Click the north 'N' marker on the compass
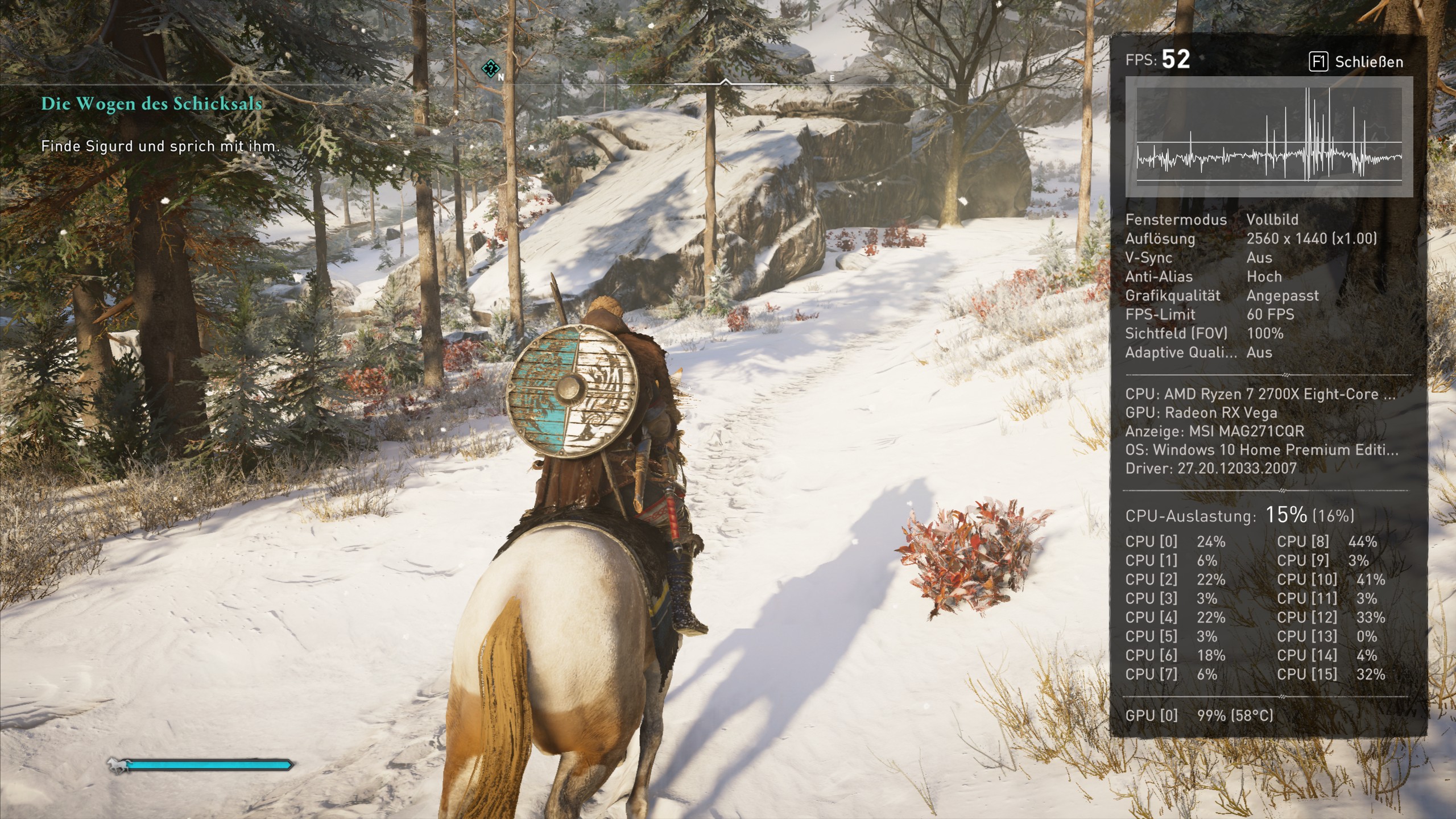1456x819 pixels. click(500, 77)
